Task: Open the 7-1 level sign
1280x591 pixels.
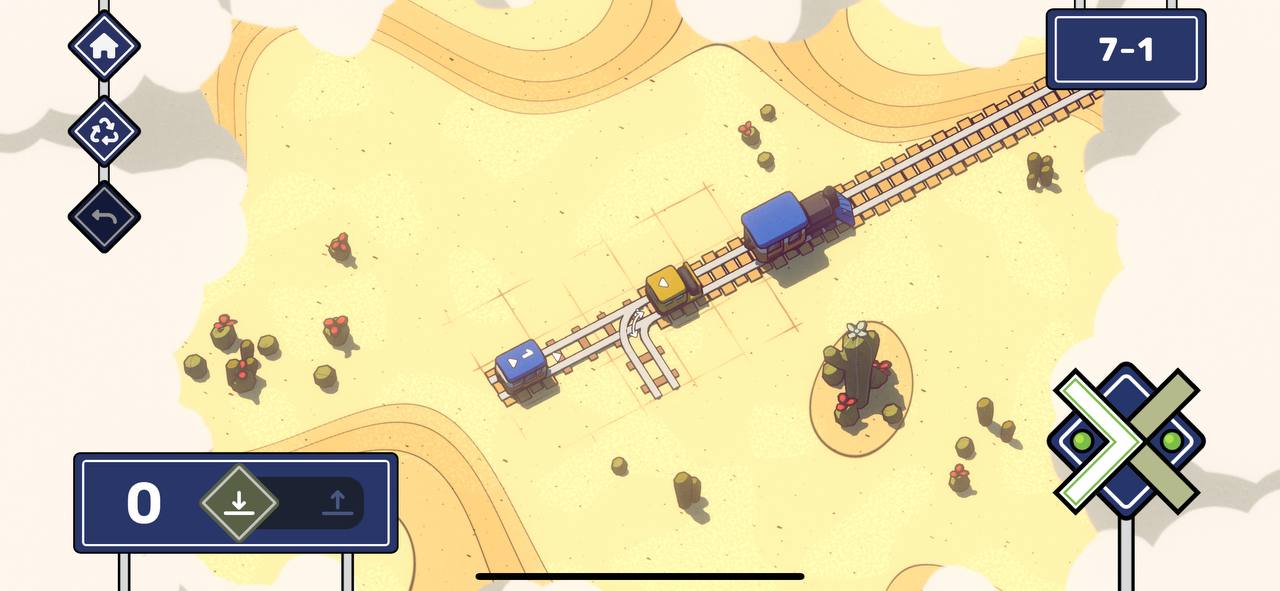Action: pos(1126,50)
